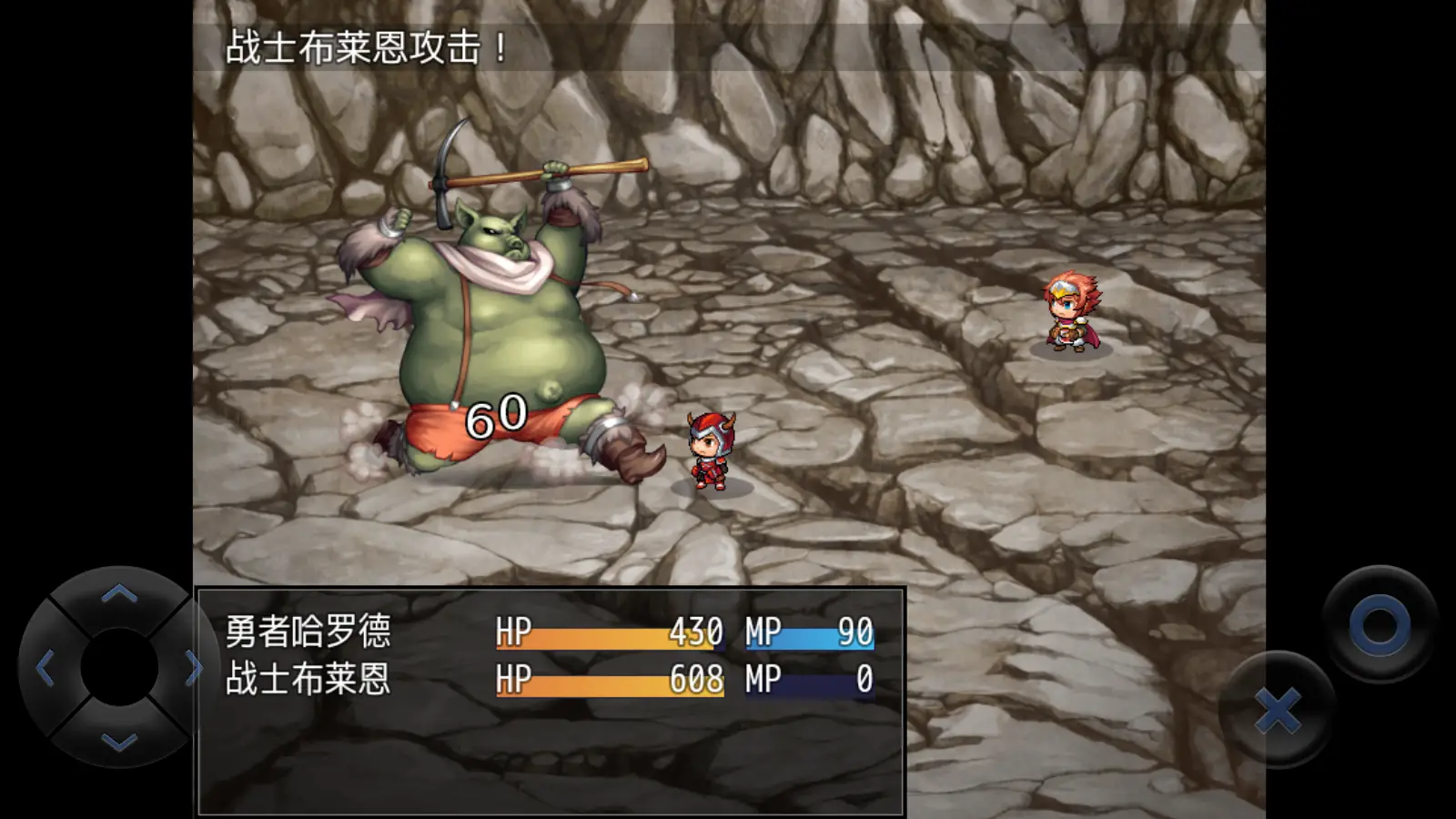The width and height of the screenshot is (1456, 819).
Task: Select 勇者哈罗德 in the status window
Action: (x=309, y=632)
